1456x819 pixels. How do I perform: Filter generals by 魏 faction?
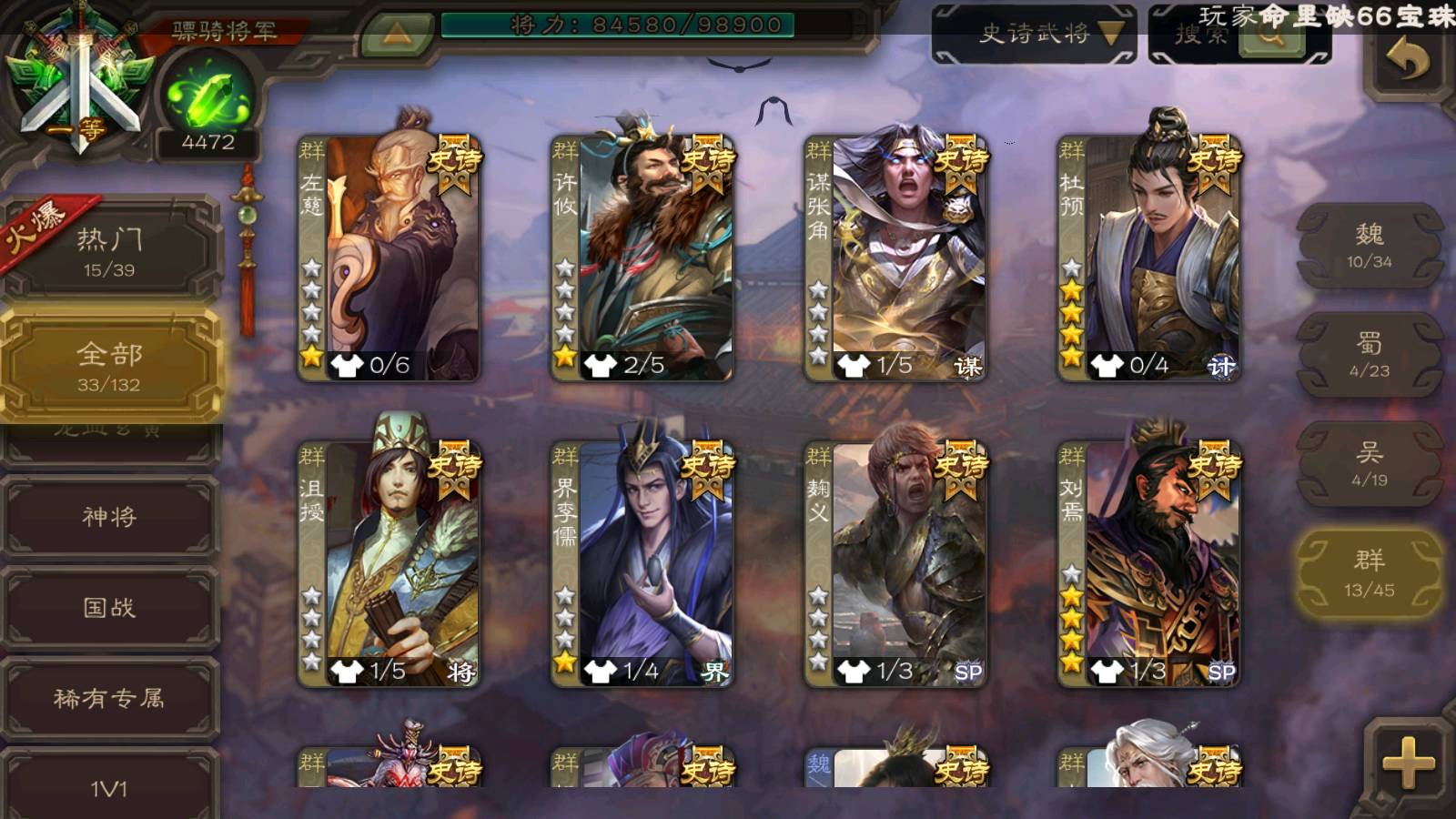(1369, 246)
